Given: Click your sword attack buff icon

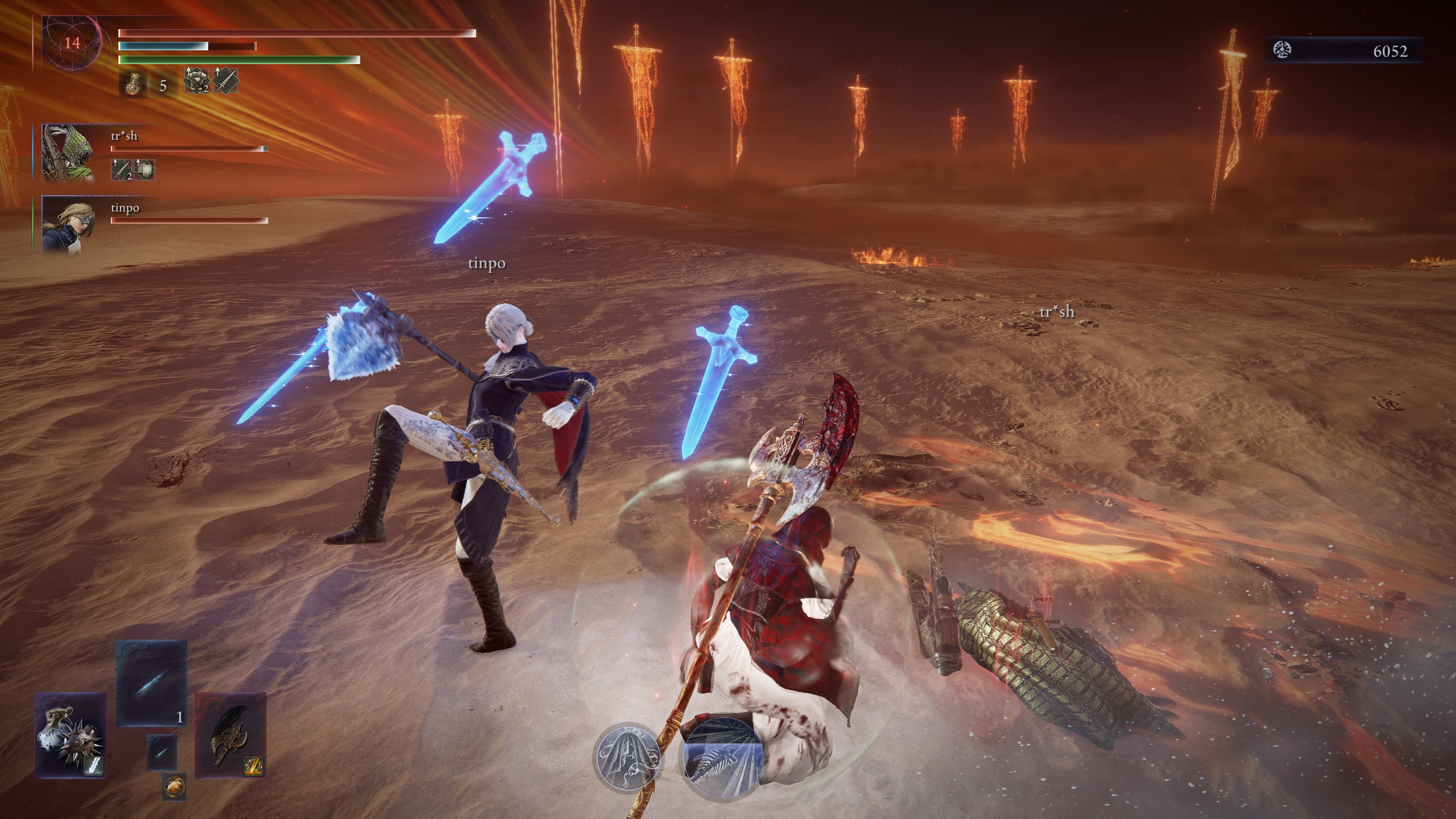Looking at the screenshot, I should click(x=225, y=80).
